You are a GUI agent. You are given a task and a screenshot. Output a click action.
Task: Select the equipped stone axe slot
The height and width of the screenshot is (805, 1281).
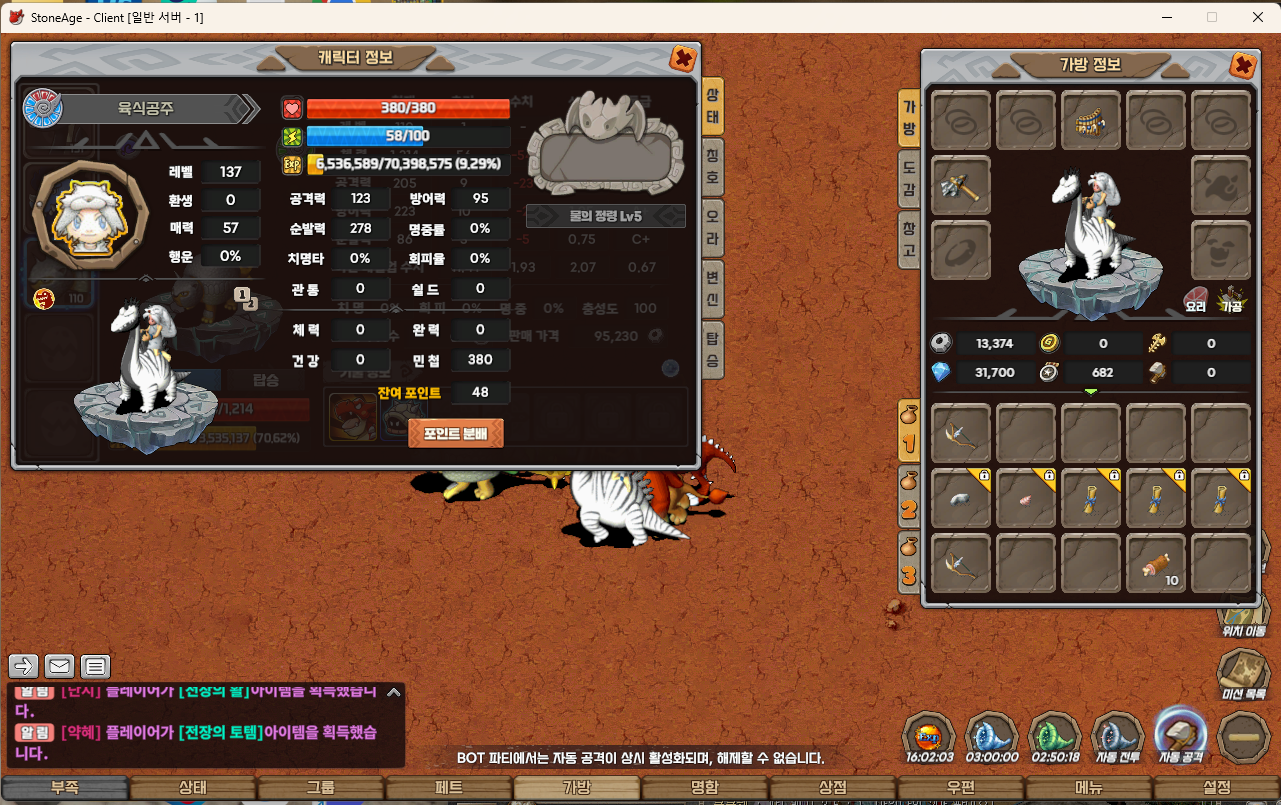point(961,185)
